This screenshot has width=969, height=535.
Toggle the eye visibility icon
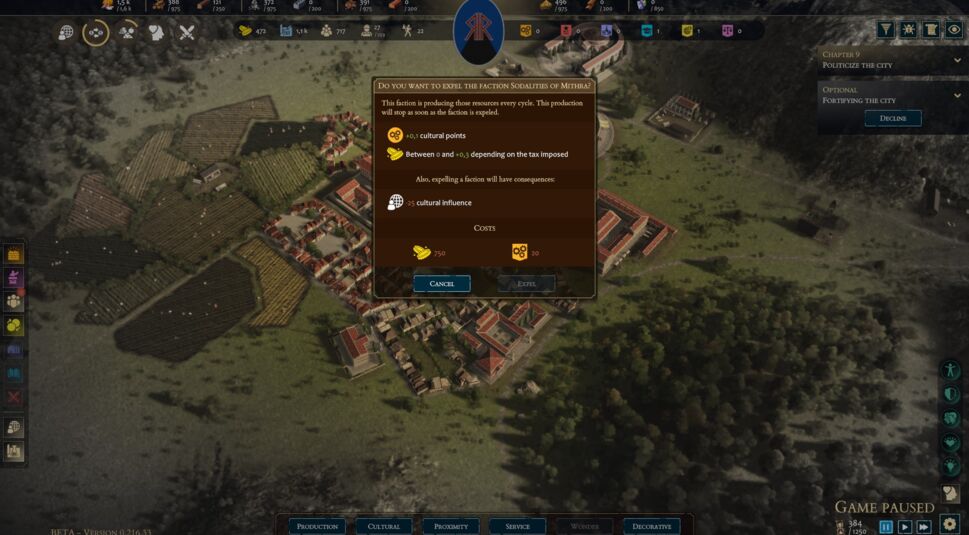pyautogui.click(x=954, y=30)
